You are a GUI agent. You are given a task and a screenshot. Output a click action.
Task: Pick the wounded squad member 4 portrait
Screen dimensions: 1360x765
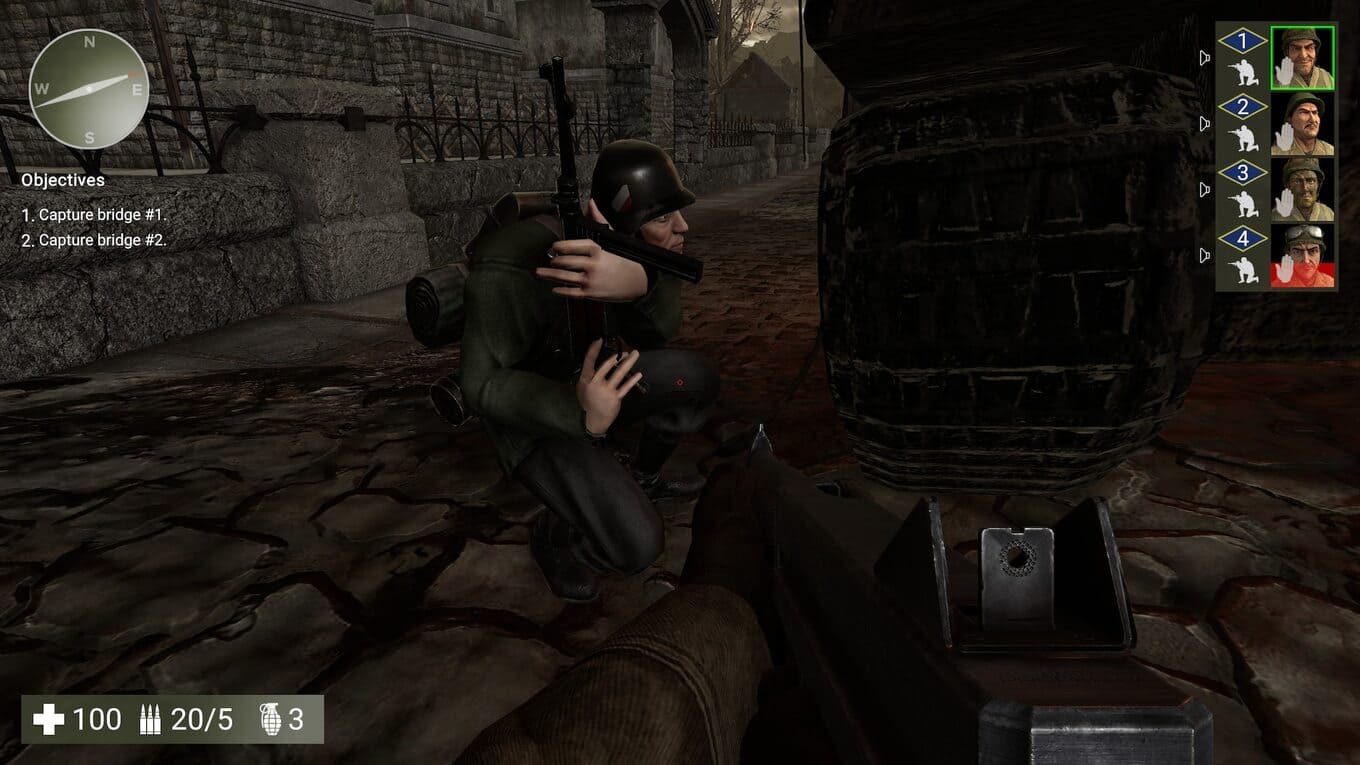1302,255
